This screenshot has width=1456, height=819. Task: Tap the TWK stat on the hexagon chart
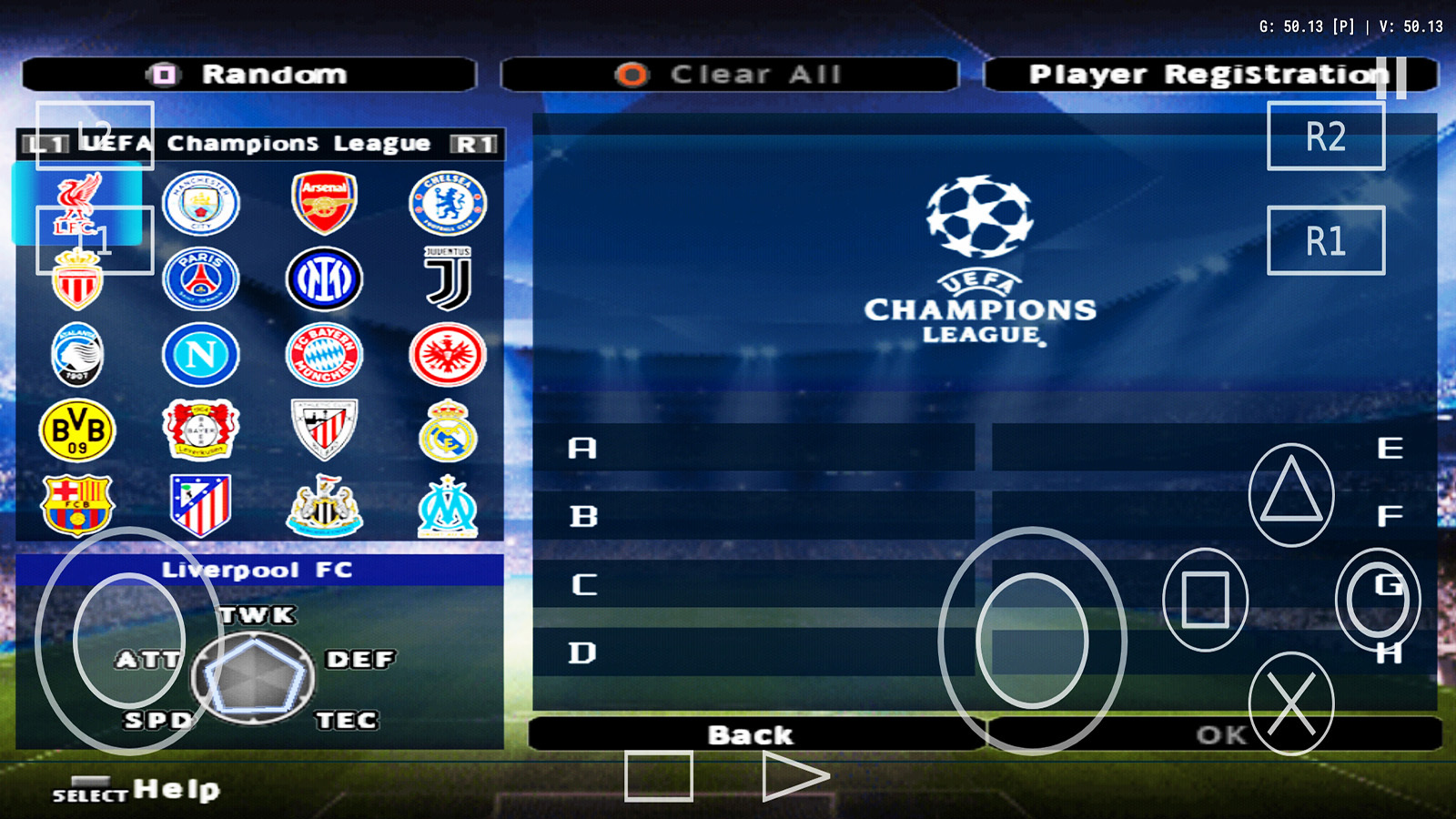tap(258, 615)
